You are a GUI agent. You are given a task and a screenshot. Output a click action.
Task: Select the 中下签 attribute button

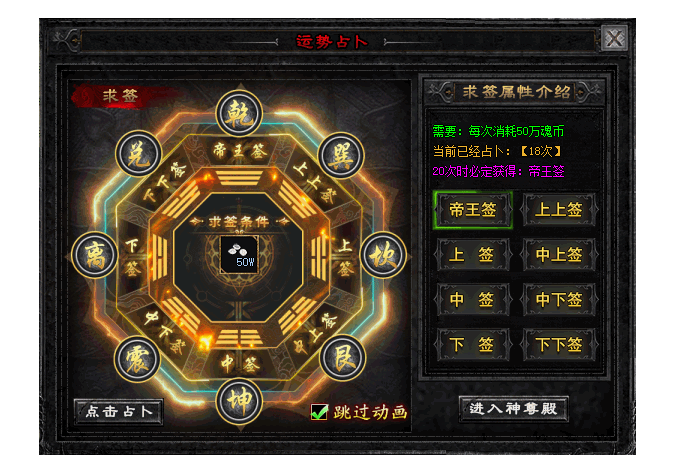click(x=560, y=300)
